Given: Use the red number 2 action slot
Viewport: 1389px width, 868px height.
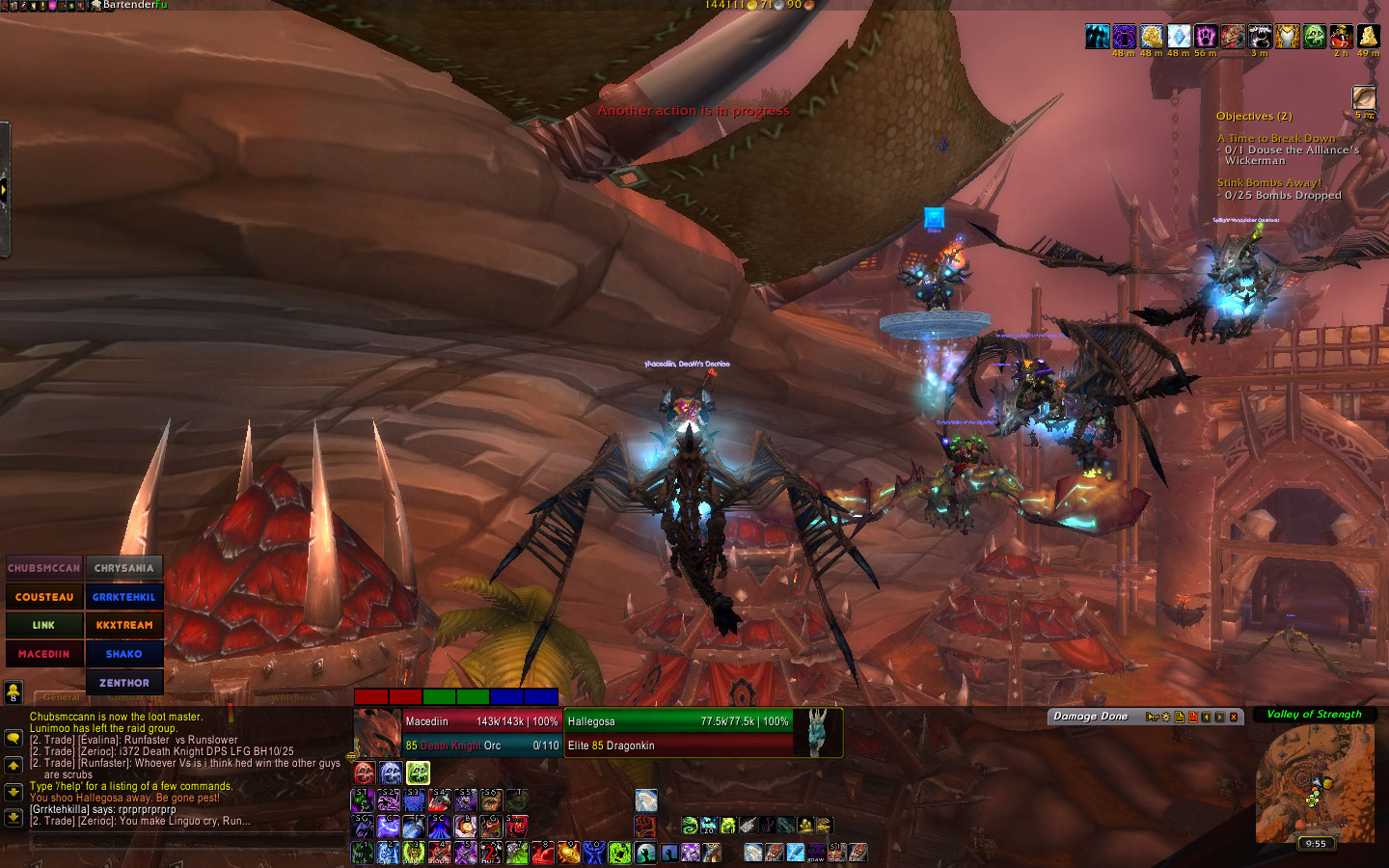Looking at the screenshot, I should click(x=491, y=853).
